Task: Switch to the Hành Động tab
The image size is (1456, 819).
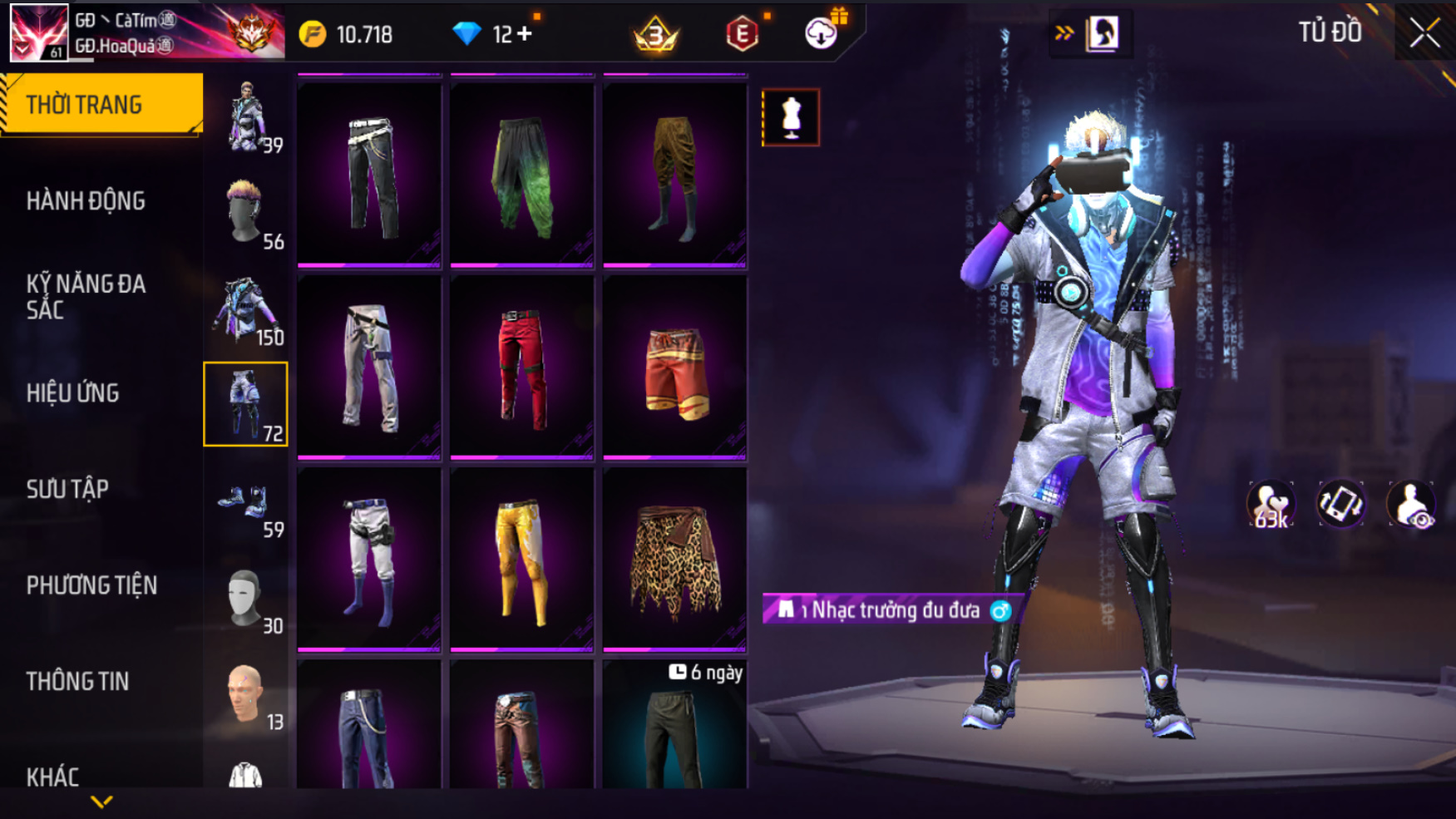Action: (86, 201)
